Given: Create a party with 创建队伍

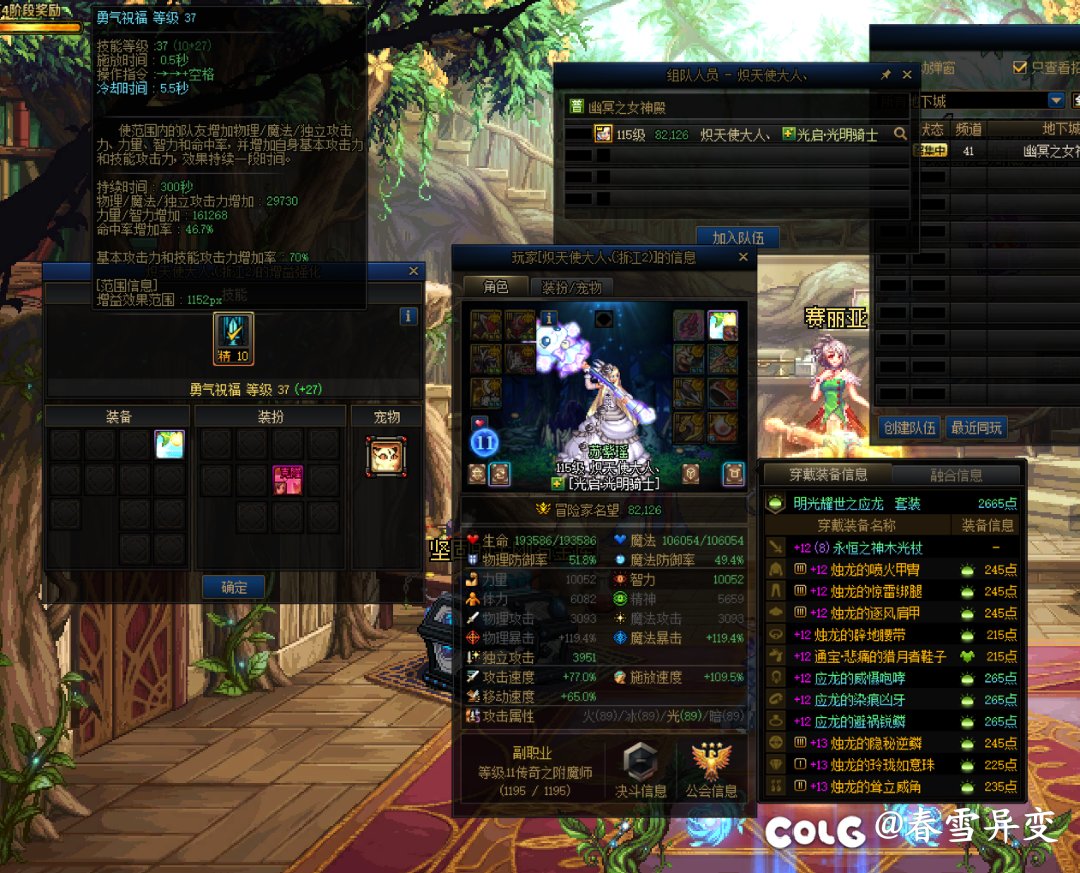Looking at the screenshot, I should point(910,428).
